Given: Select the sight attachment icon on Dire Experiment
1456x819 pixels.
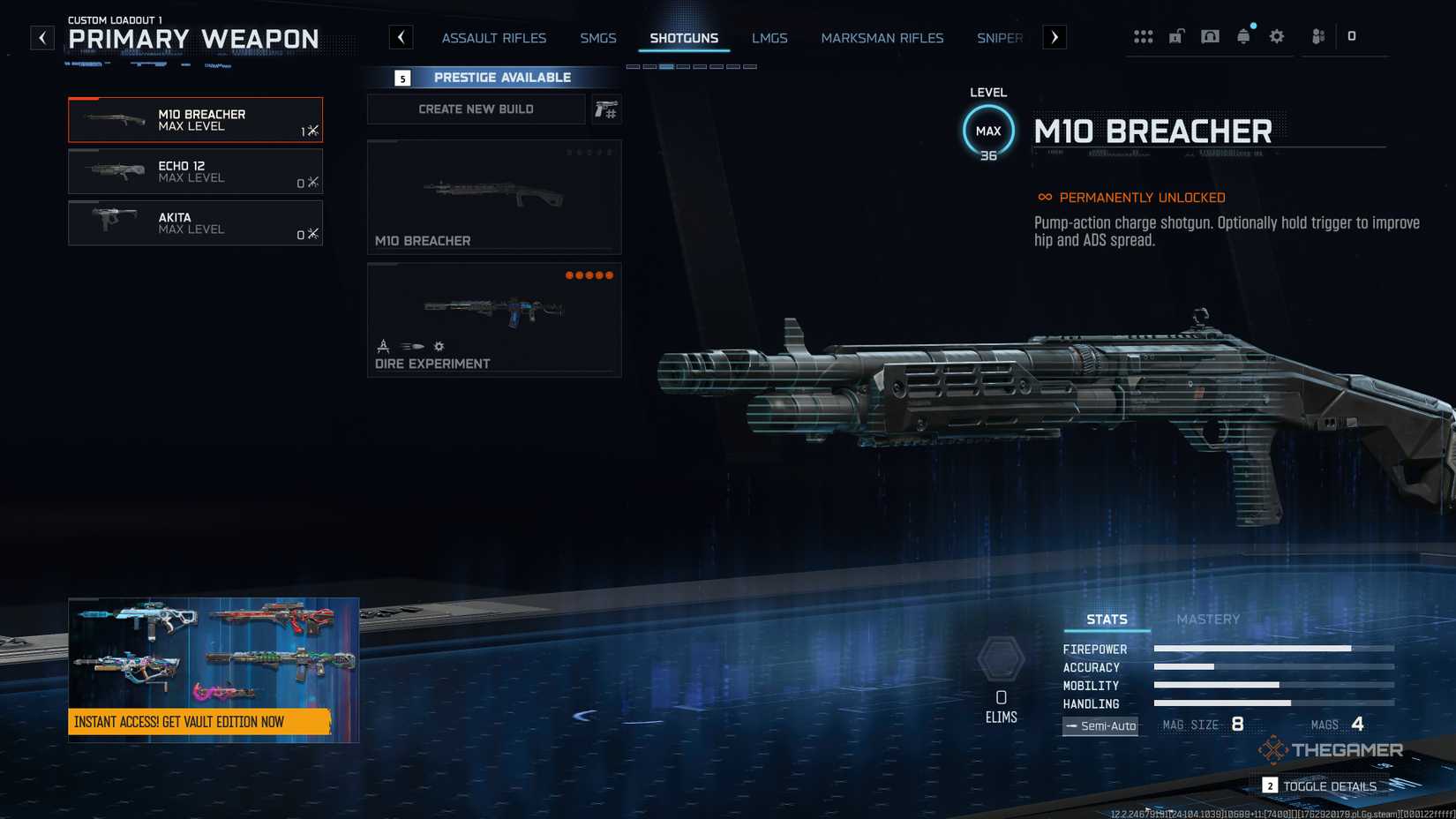Looking at the screenshot, I should coord(383,346).
